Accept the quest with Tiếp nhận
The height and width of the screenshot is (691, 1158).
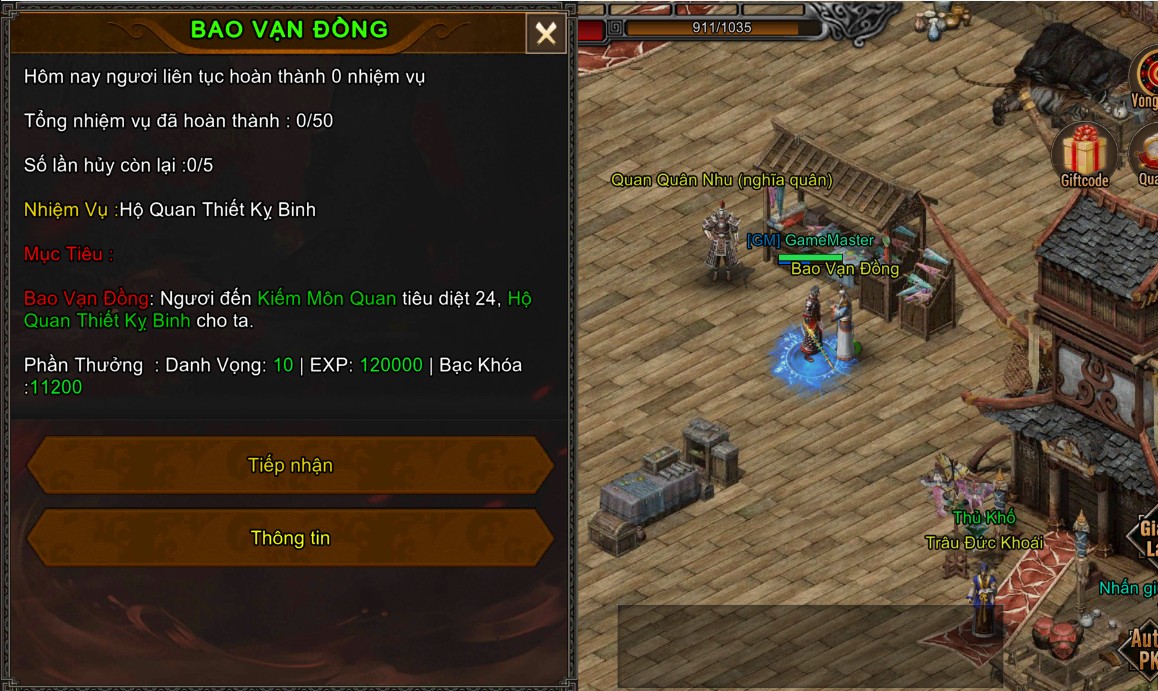point(290,465)
